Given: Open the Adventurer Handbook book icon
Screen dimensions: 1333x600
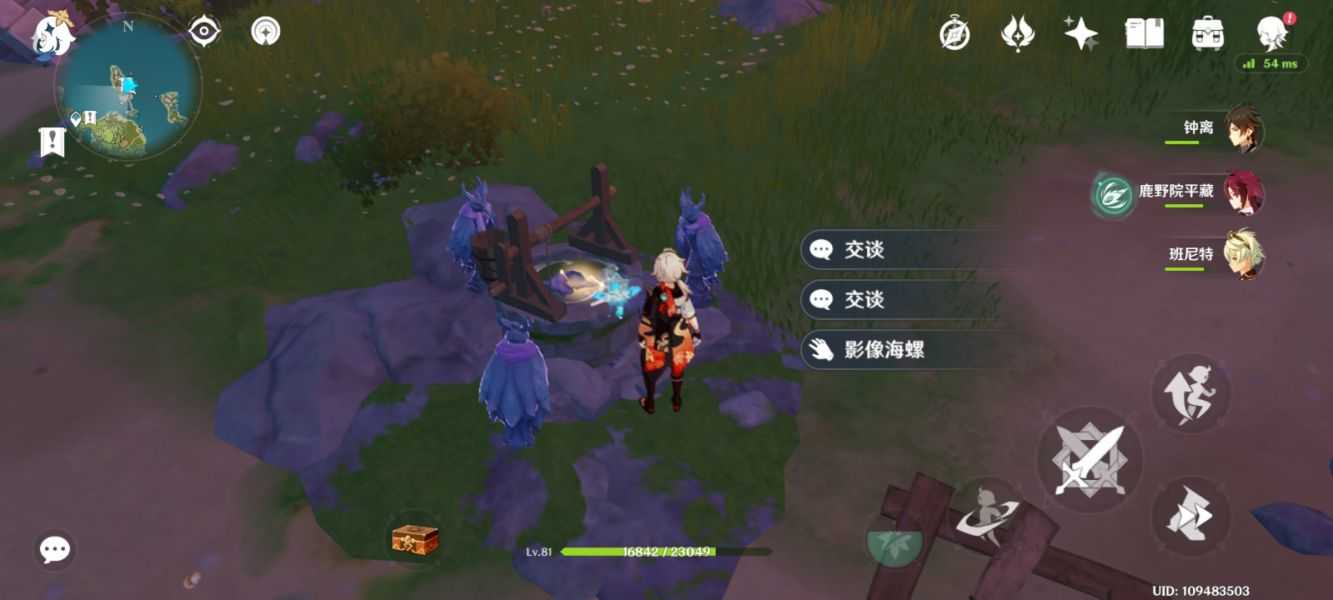Looking at the screenshot, I should pos(1144,34).
